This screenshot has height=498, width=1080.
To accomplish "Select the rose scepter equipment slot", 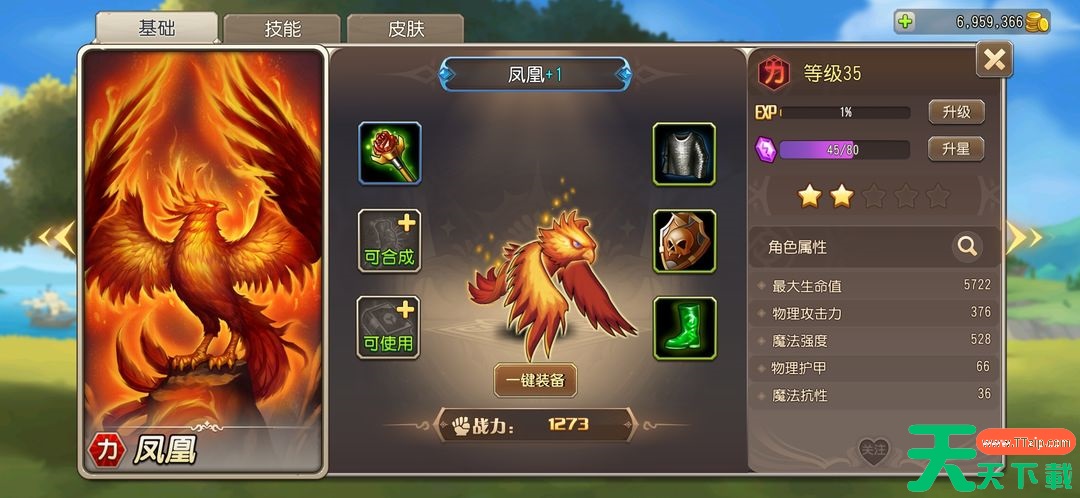I will pyautogui.click(x=390, y=153).
